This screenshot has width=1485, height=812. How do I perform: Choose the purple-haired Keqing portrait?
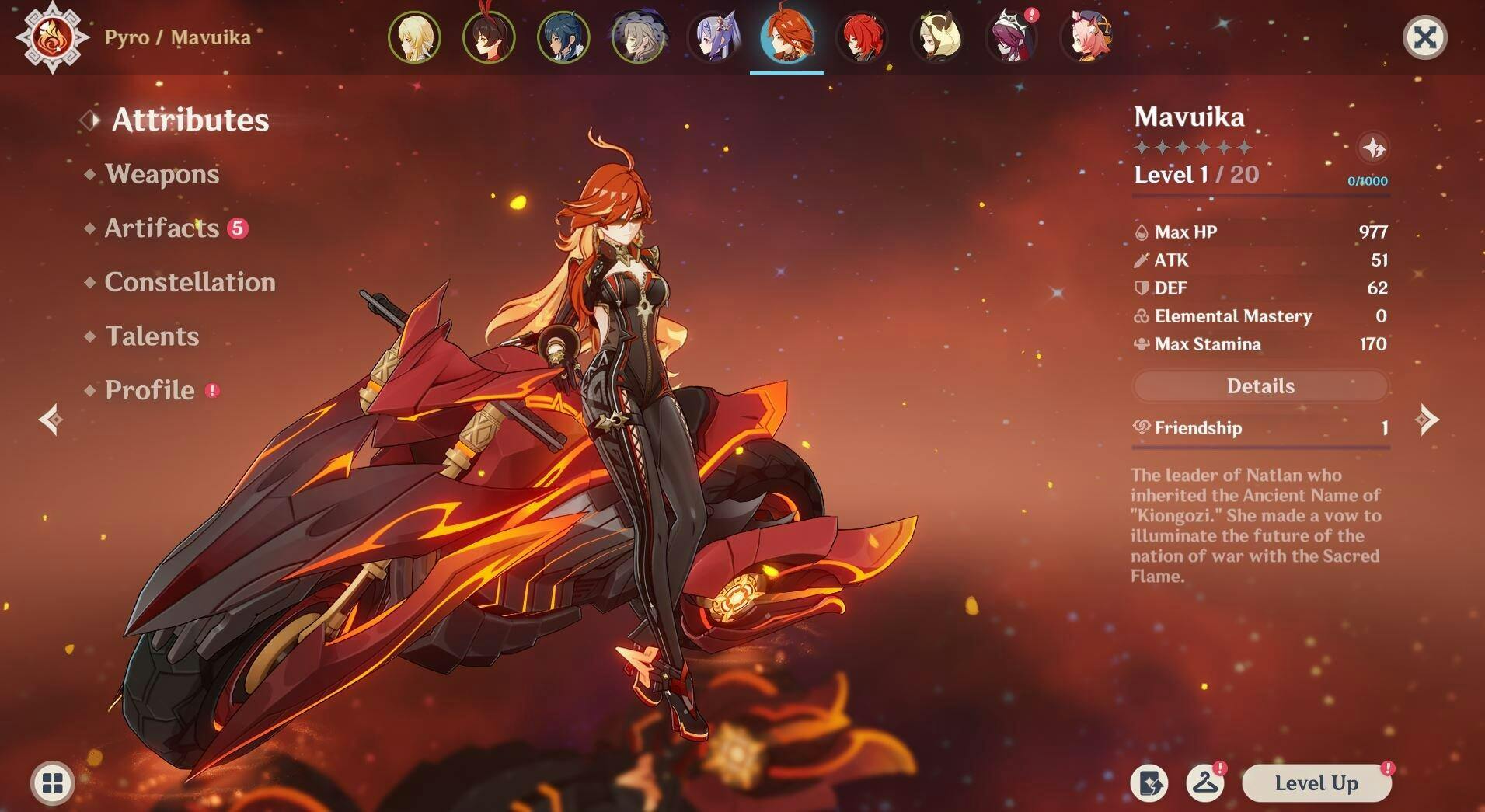[713, 37]
